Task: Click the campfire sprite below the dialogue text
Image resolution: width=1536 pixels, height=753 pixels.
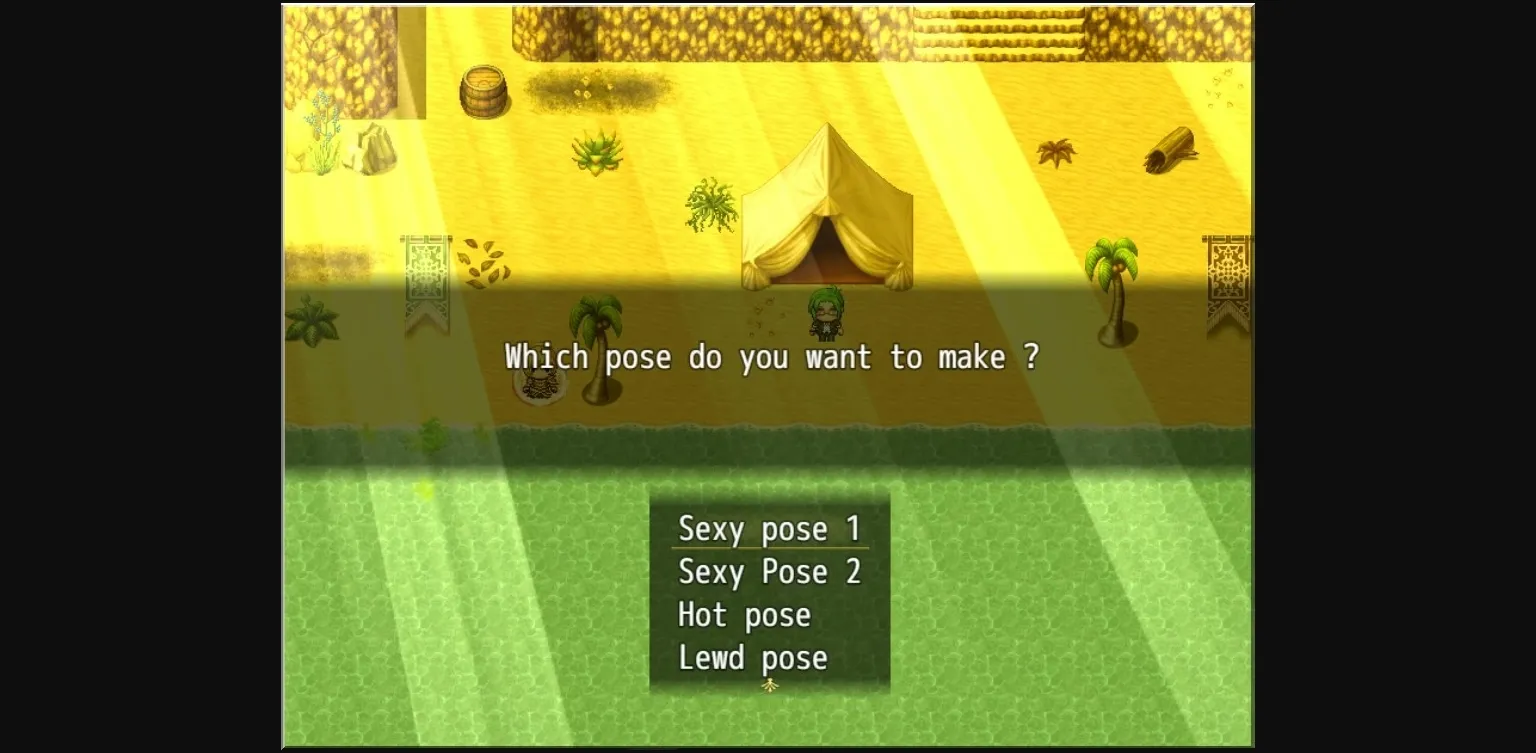Action: click(x=540, y=385)
